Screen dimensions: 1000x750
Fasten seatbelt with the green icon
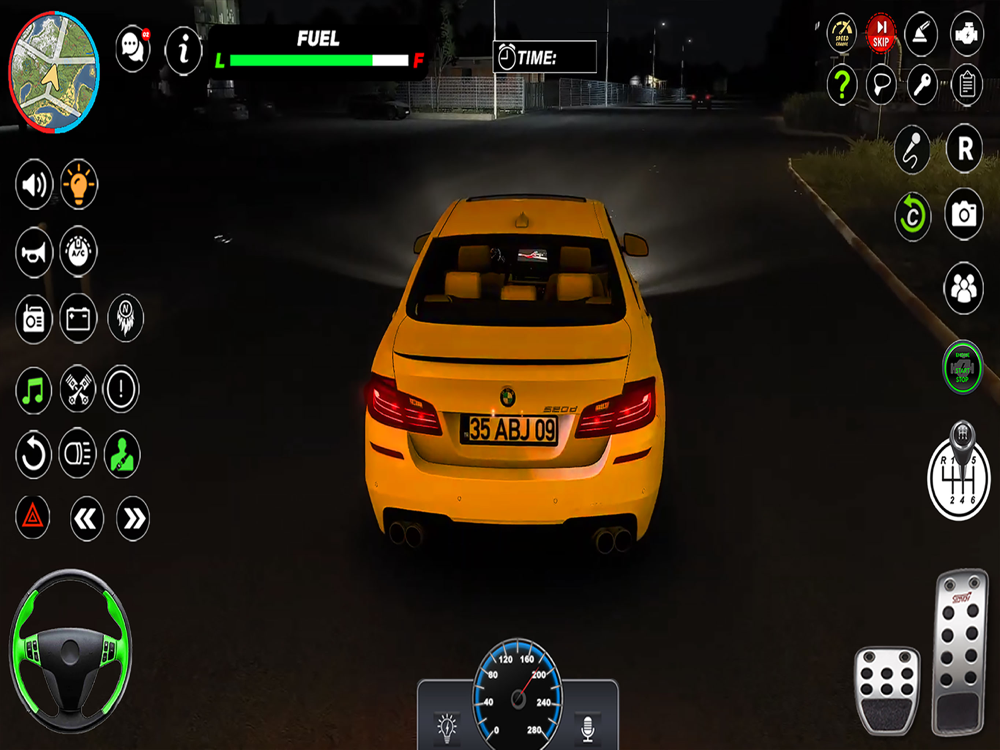[122, 454]
